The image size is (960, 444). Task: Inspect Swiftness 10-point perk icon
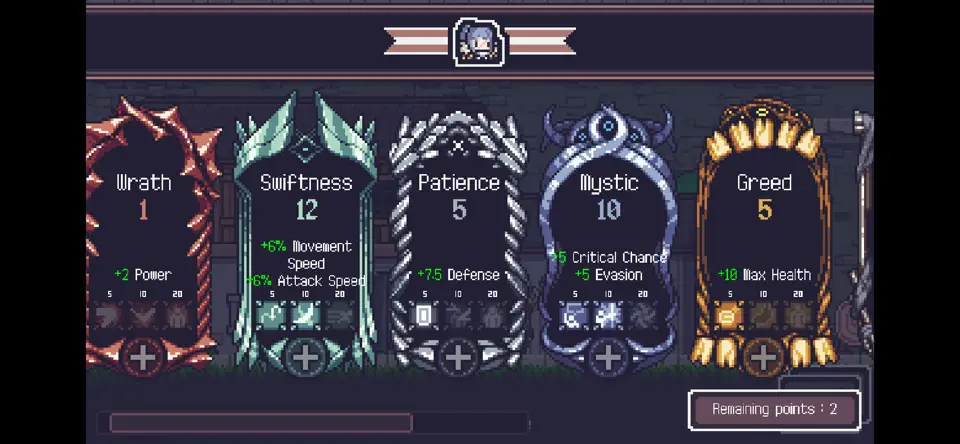click(x=305, y=316)
